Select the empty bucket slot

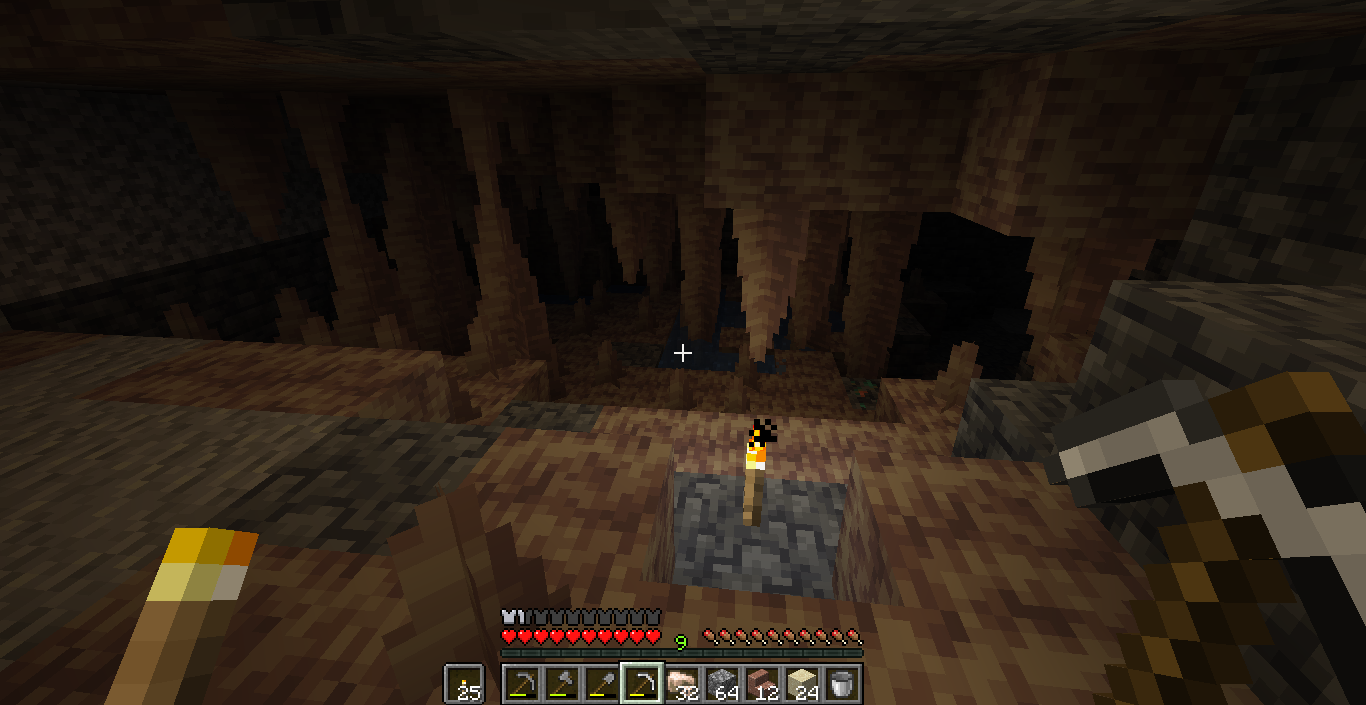(842, 684)
